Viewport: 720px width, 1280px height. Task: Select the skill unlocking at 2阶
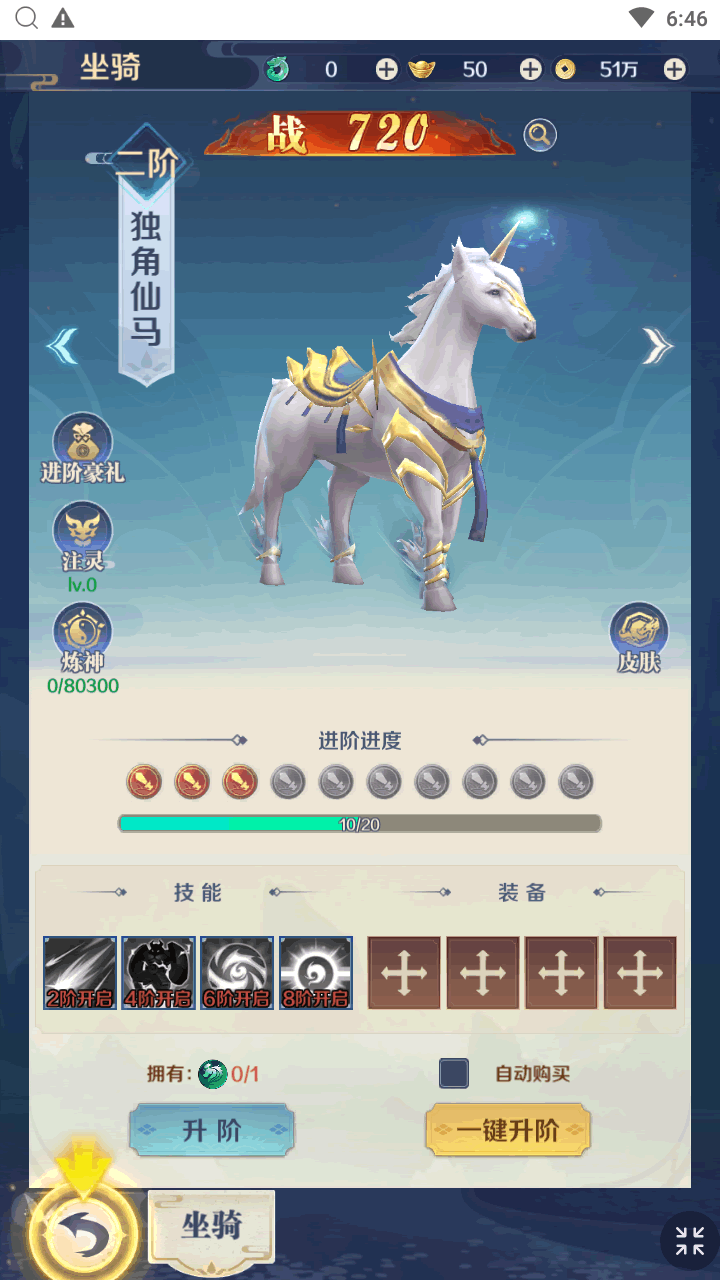pos(80,972)
